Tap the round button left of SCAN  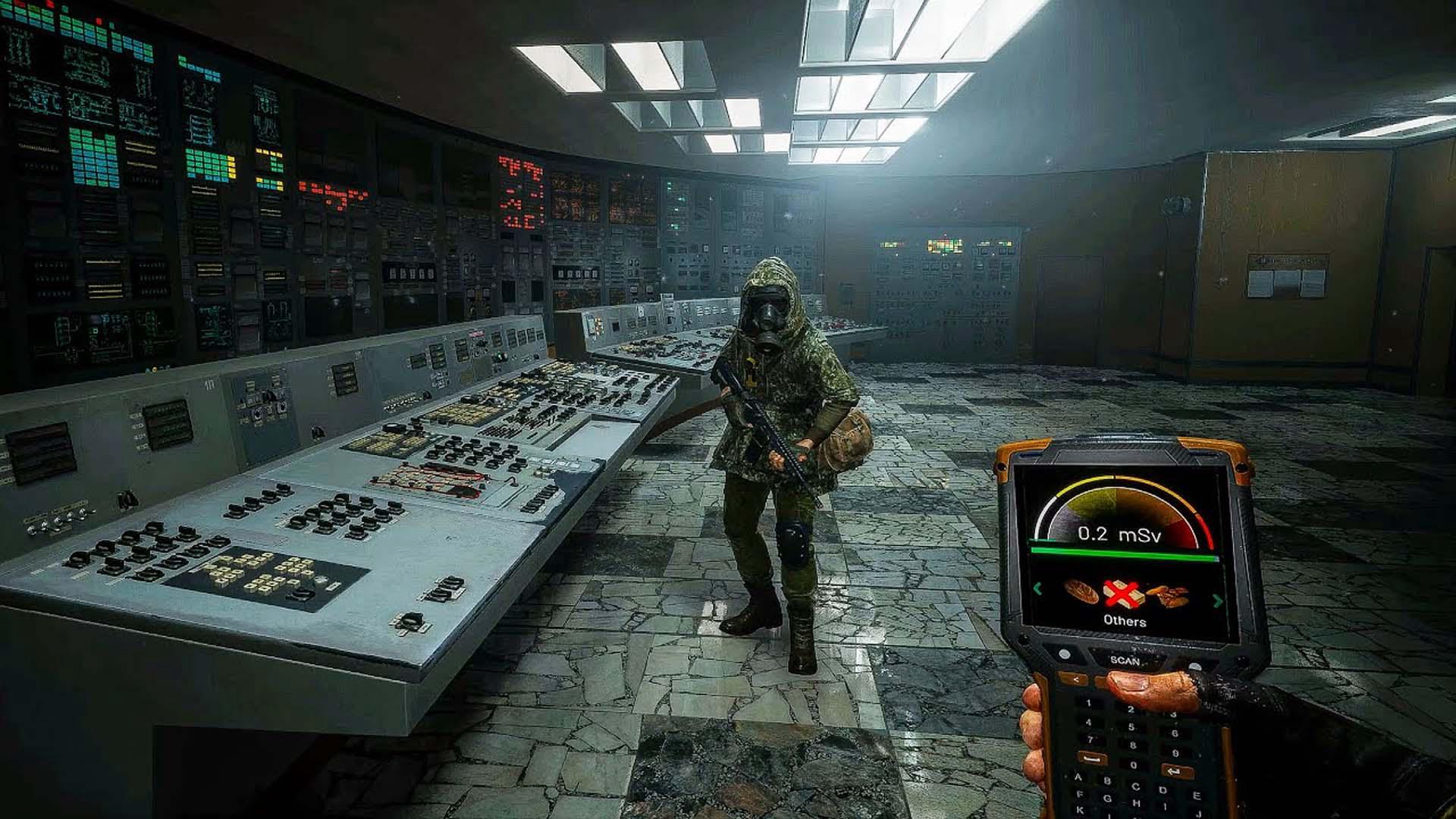1065,654
